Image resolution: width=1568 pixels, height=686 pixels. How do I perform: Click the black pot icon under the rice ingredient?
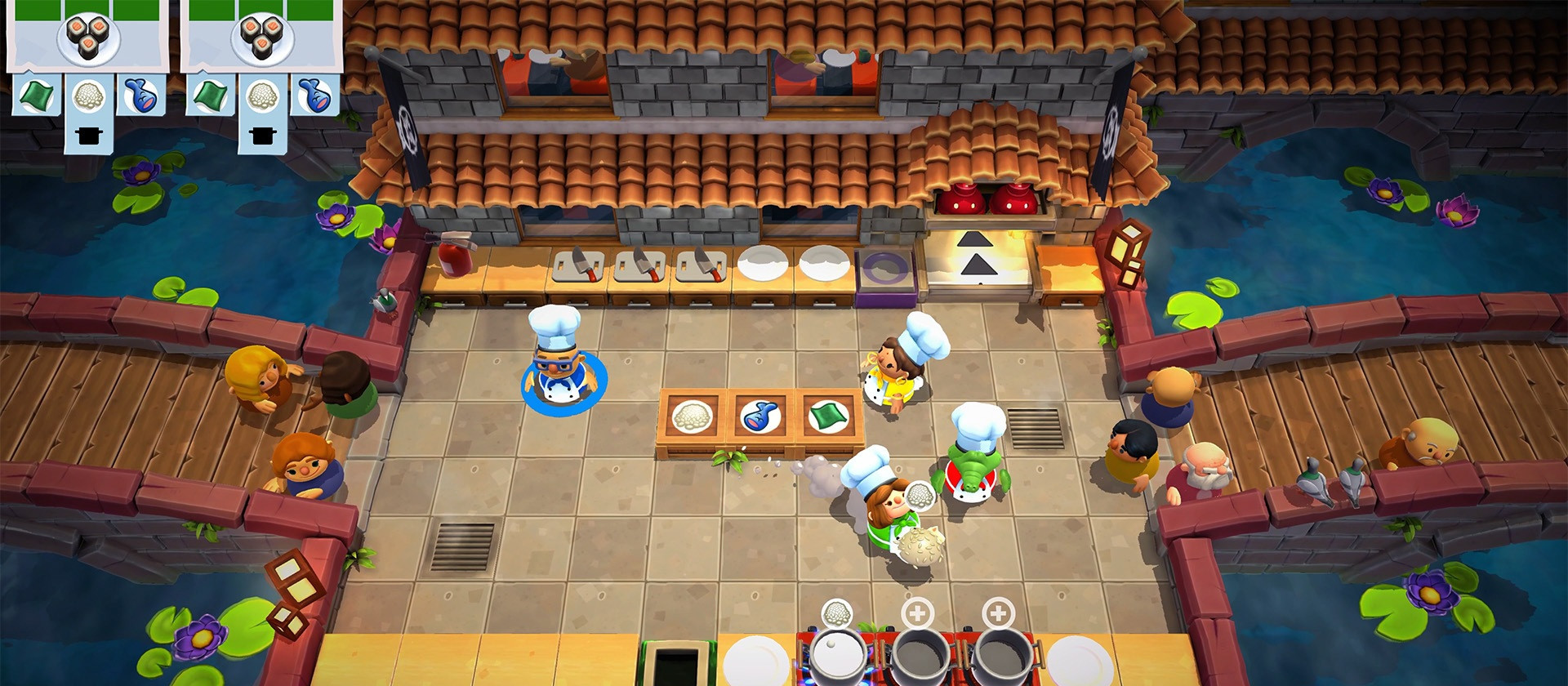90,133
